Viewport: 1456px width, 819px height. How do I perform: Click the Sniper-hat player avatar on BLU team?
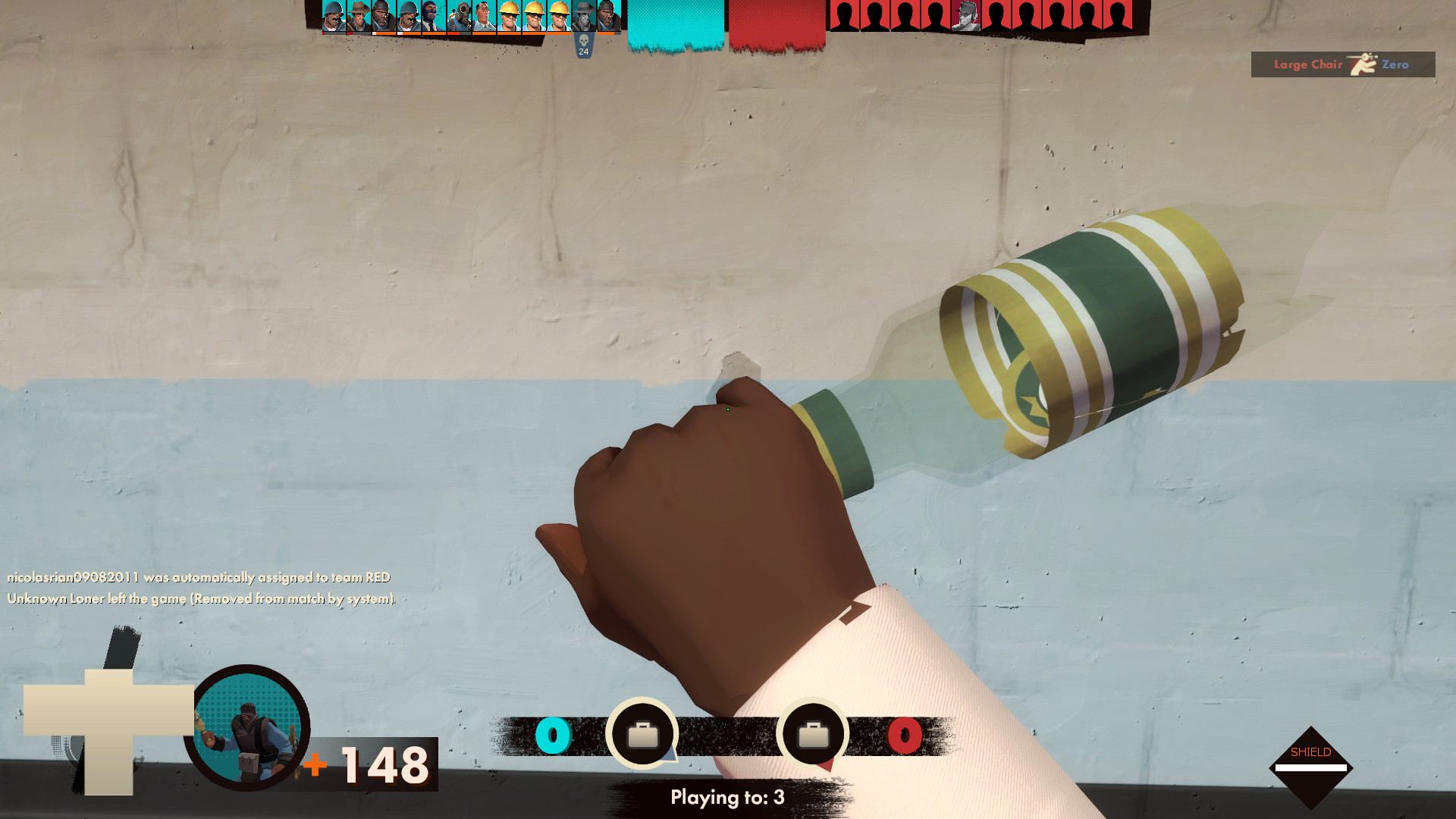tap(358, 19)
